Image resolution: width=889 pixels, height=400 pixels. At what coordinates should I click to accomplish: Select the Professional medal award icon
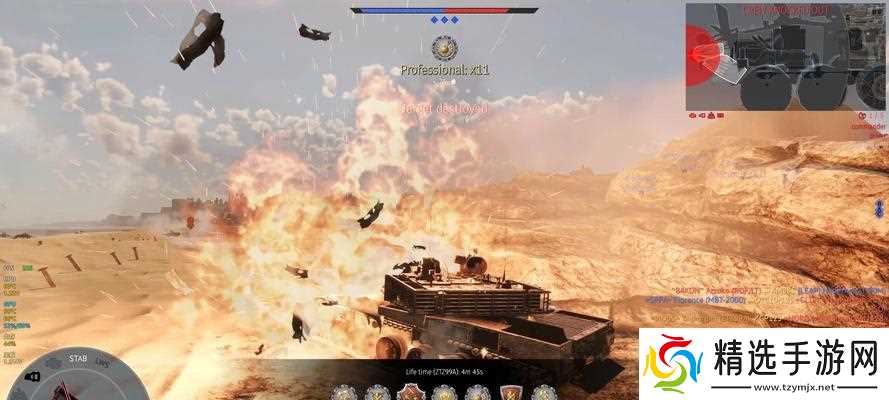click(x=445, y=46)
